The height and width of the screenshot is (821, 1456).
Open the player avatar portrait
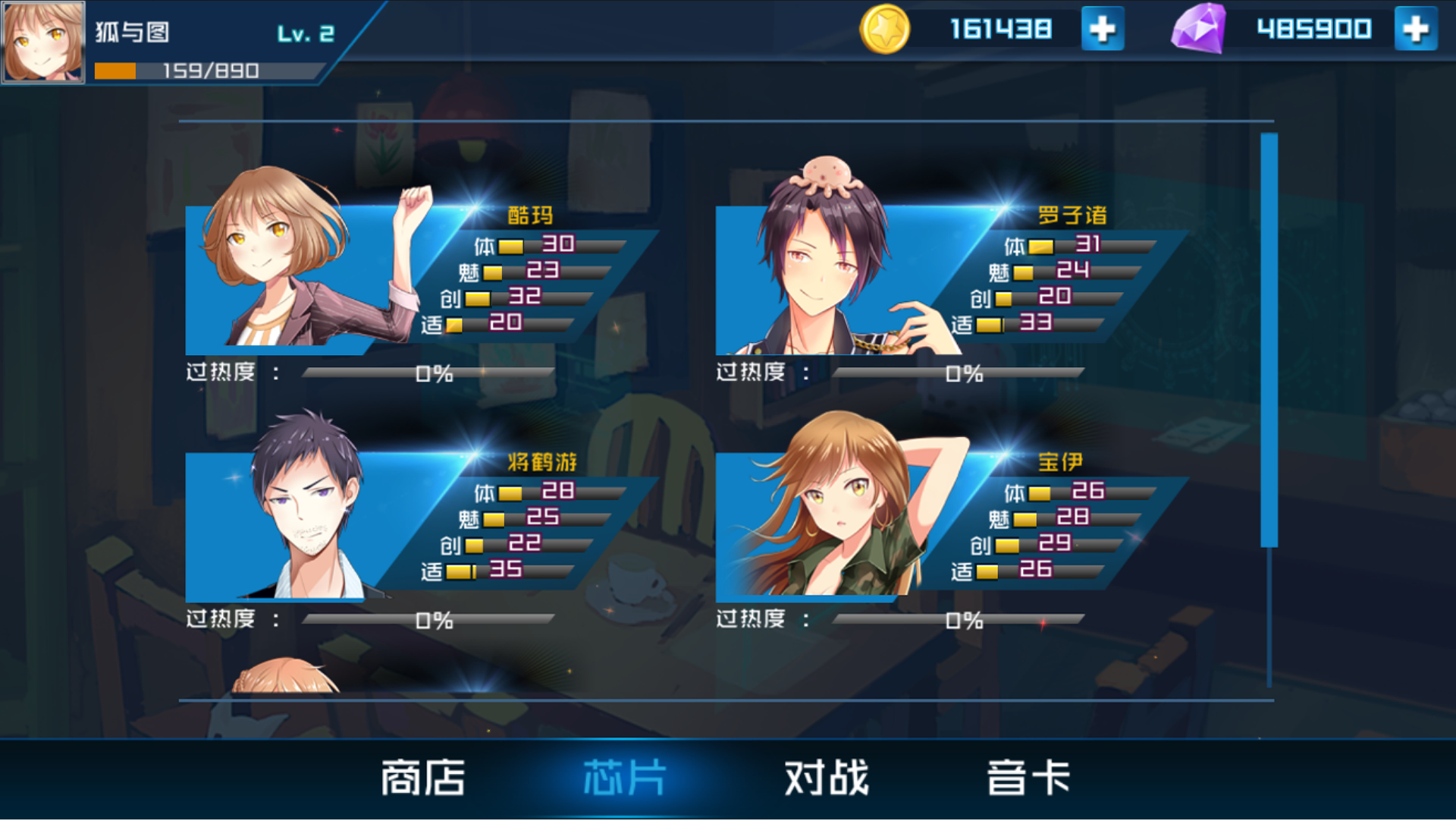(x=42, y=42)
